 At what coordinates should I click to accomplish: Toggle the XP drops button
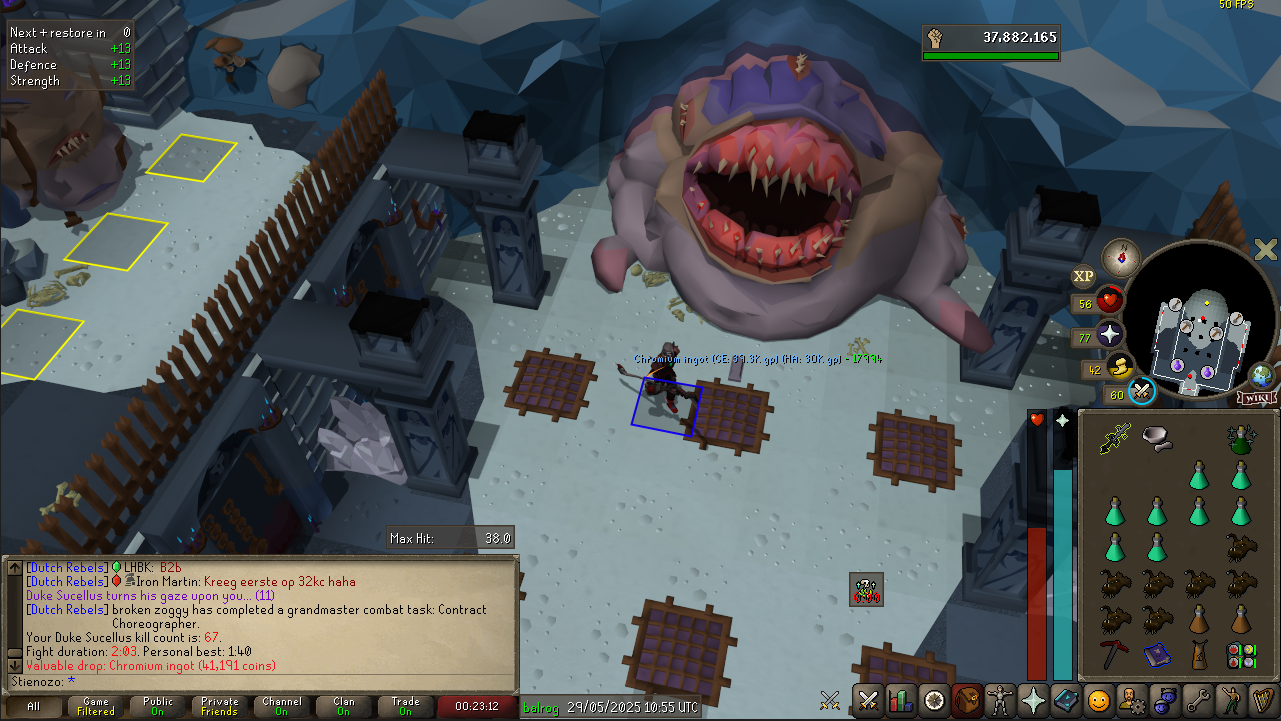pos(1083,277)
